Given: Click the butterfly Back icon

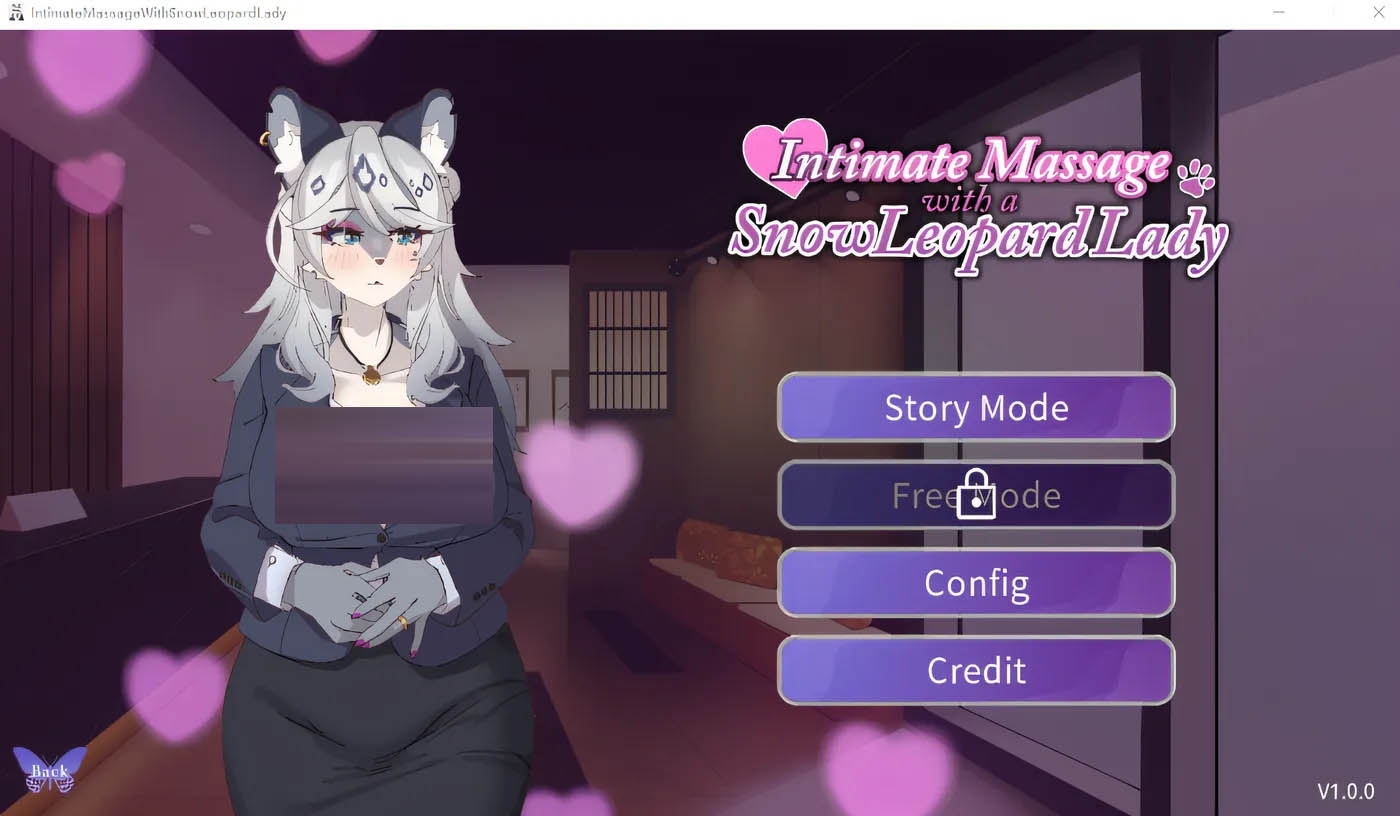Looking at the screenshot, I should [x=47, y=770].
